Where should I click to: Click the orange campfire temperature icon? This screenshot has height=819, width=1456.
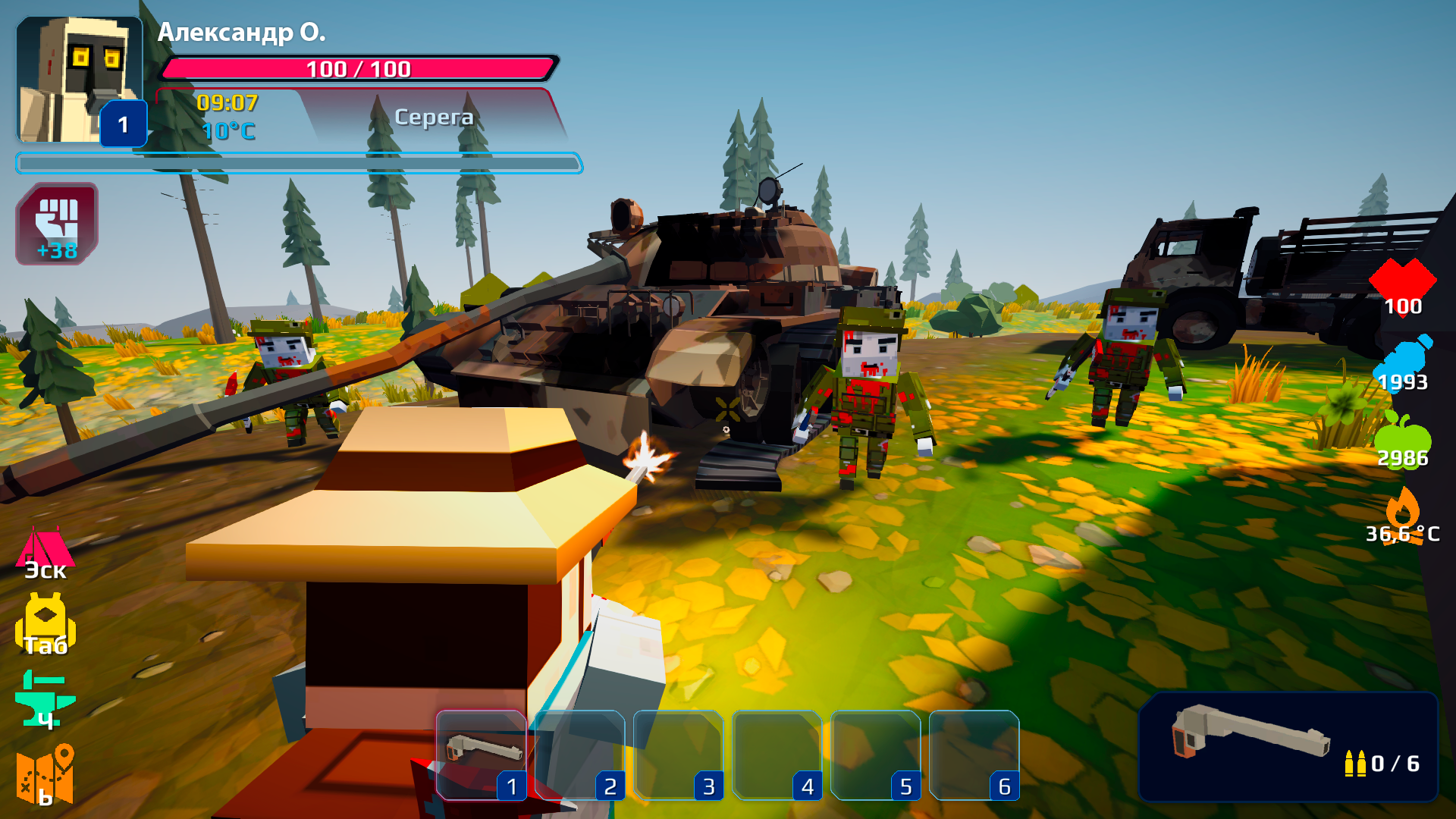[x=1404, y=514]
